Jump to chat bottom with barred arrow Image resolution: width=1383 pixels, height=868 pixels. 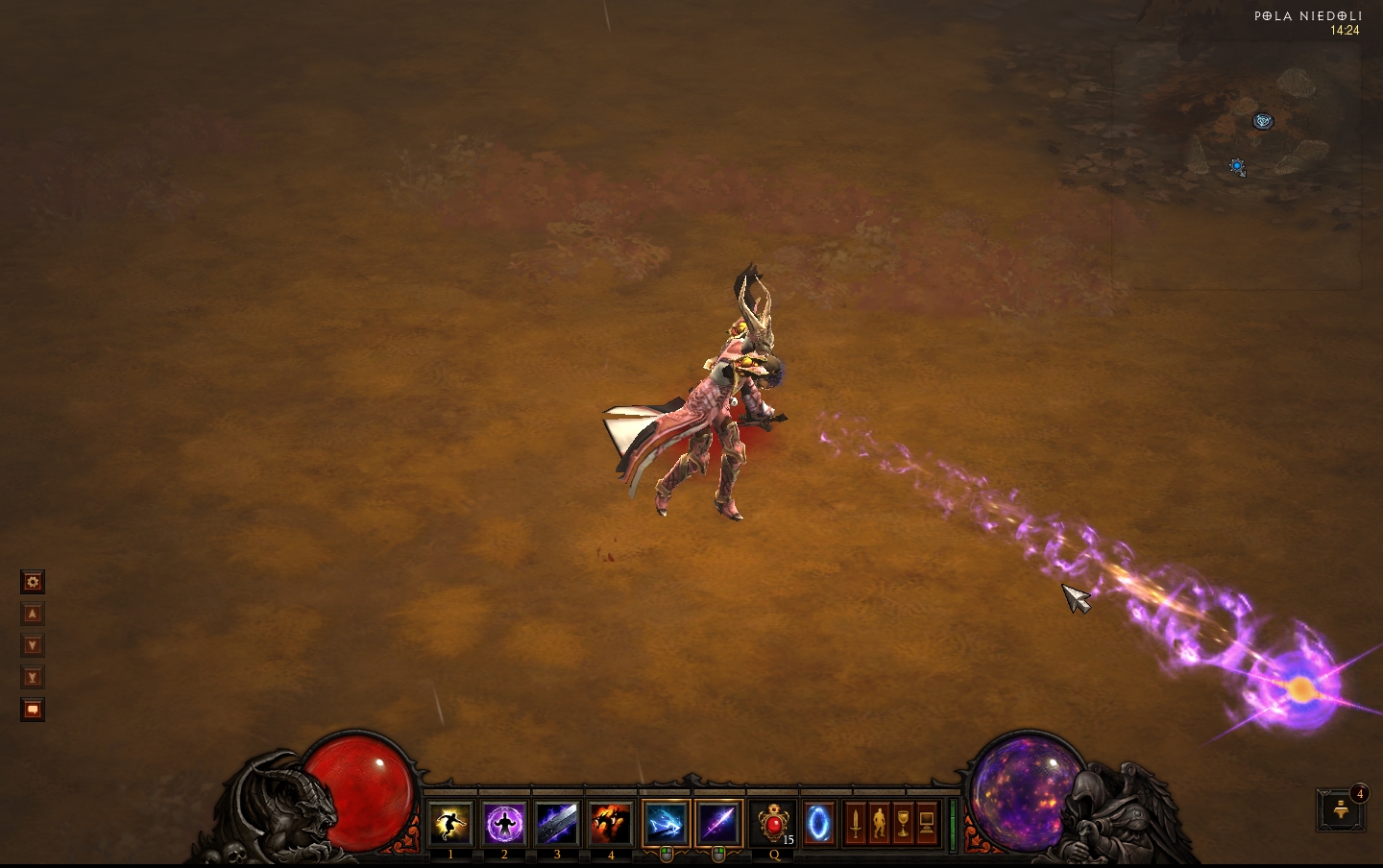[33, 677]
